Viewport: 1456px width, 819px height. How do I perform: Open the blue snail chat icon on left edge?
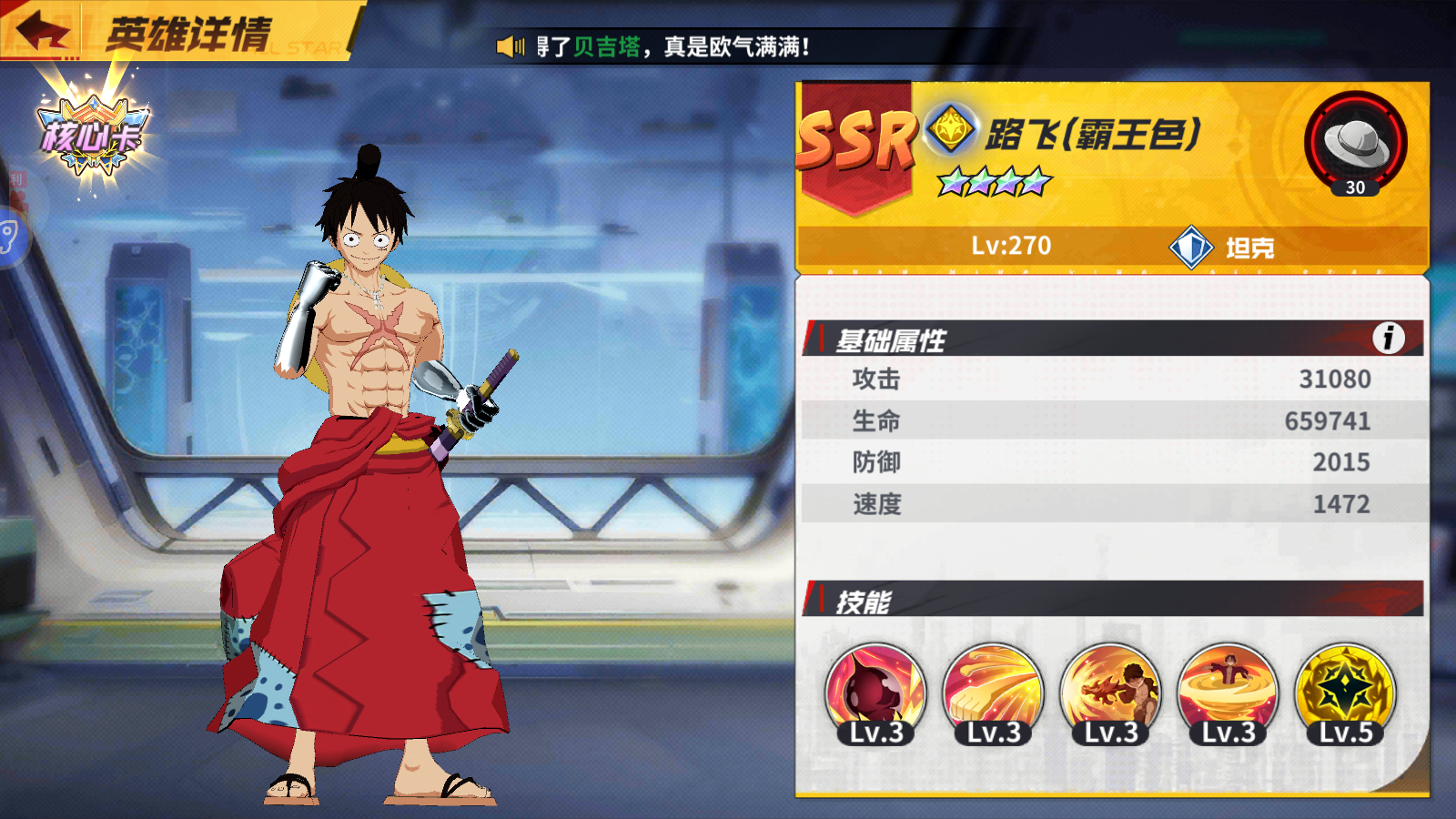pos(9,237)
